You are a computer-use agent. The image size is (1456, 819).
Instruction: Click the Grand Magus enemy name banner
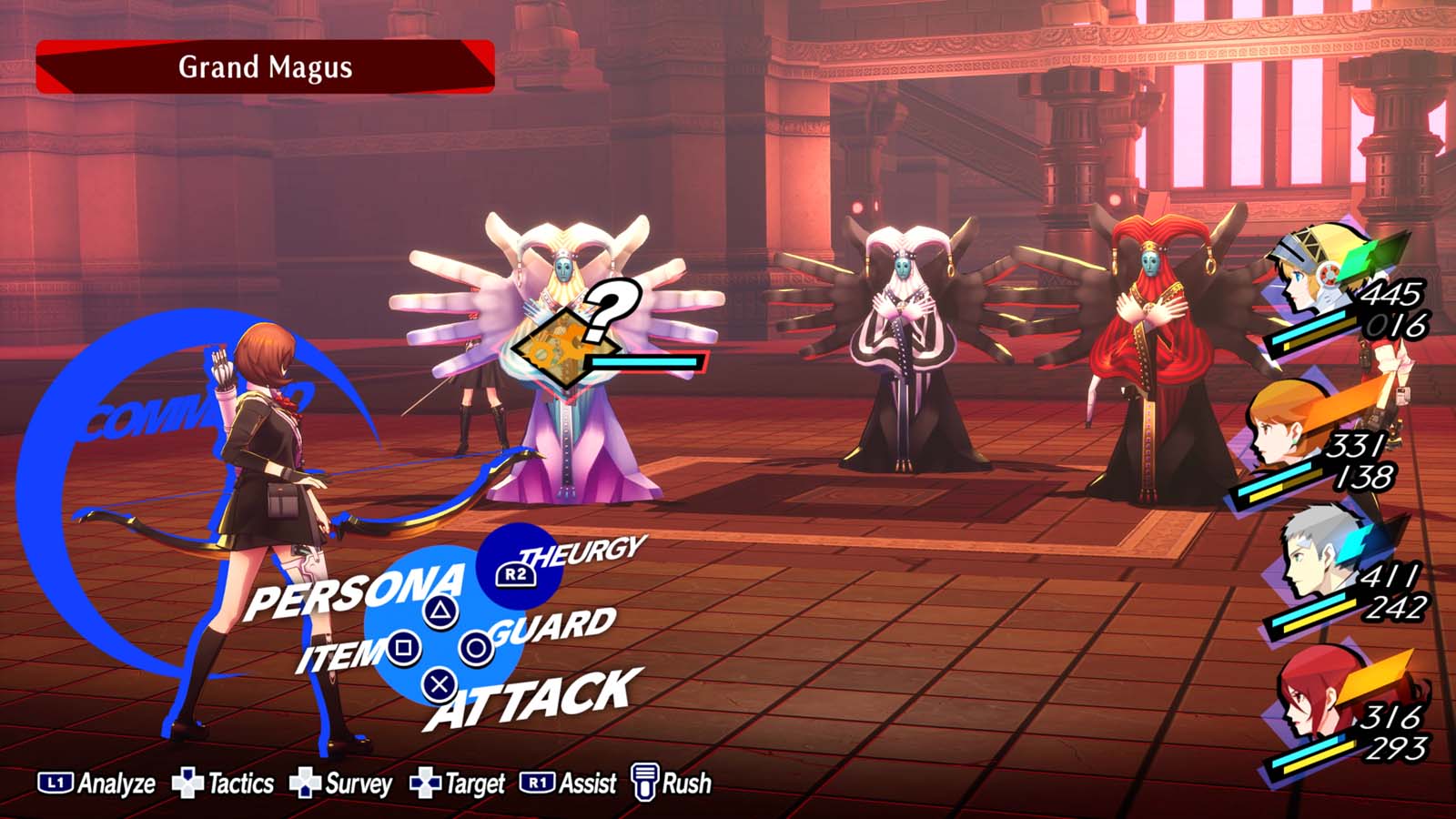pyautogui.click(x=264, y=66)
